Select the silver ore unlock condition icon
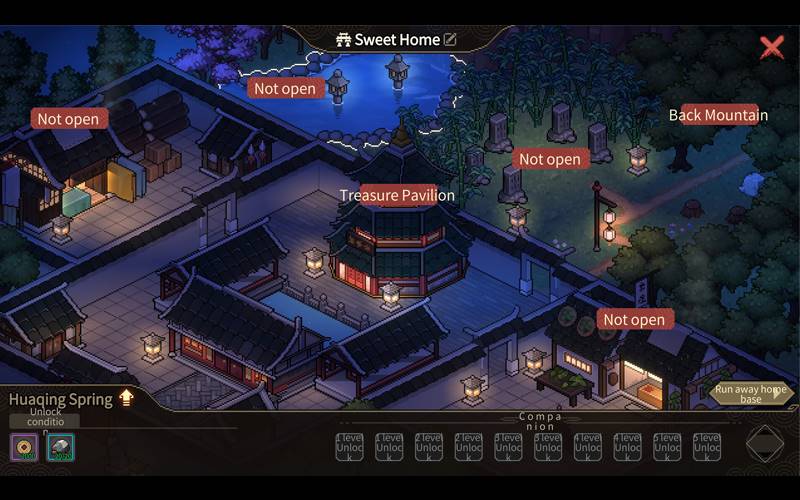Image resolution: width=800 pixels, height=500 pixels. (60, 447)
